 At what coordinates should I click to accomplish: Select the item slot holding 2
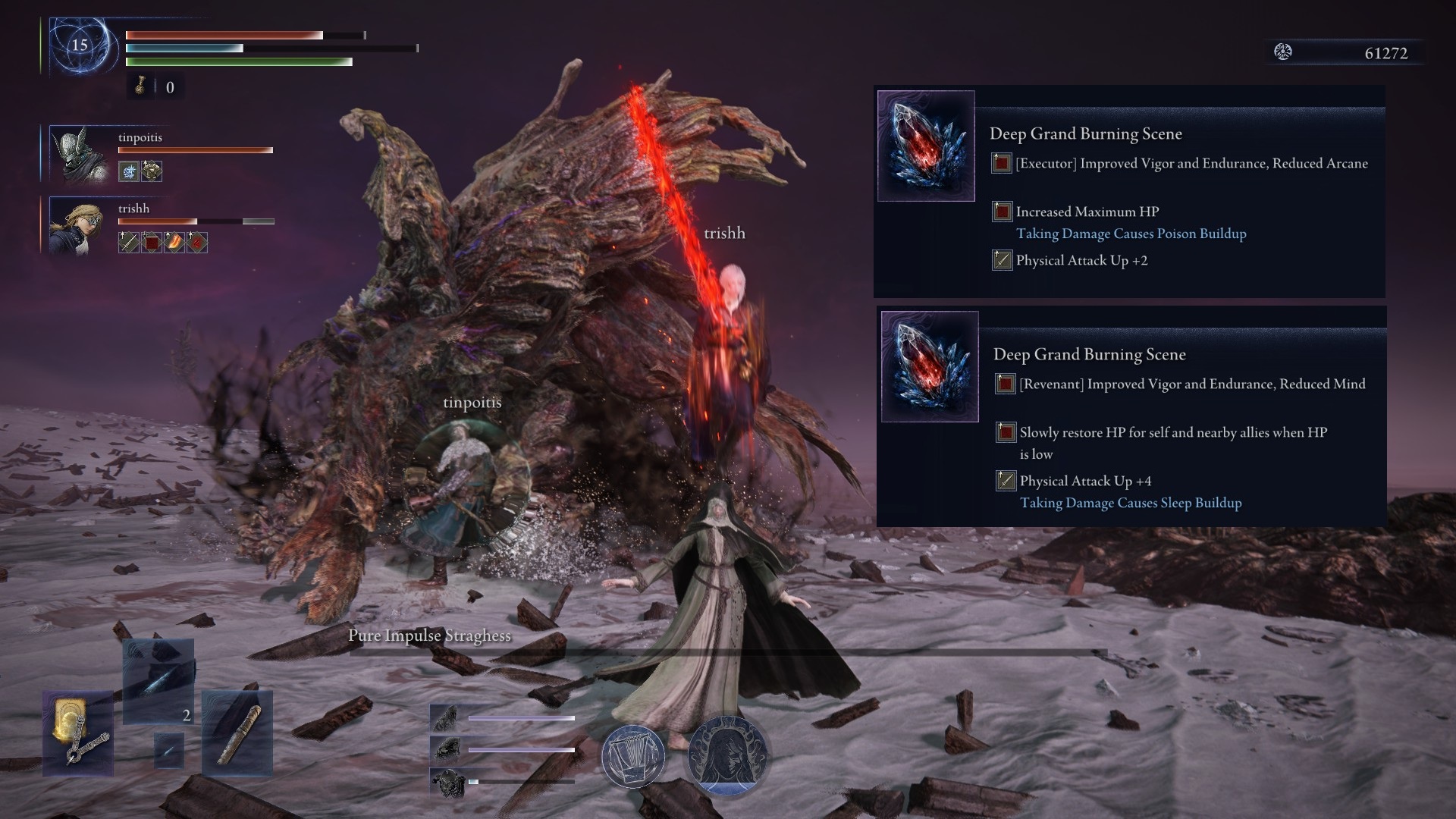pos(158,681)
